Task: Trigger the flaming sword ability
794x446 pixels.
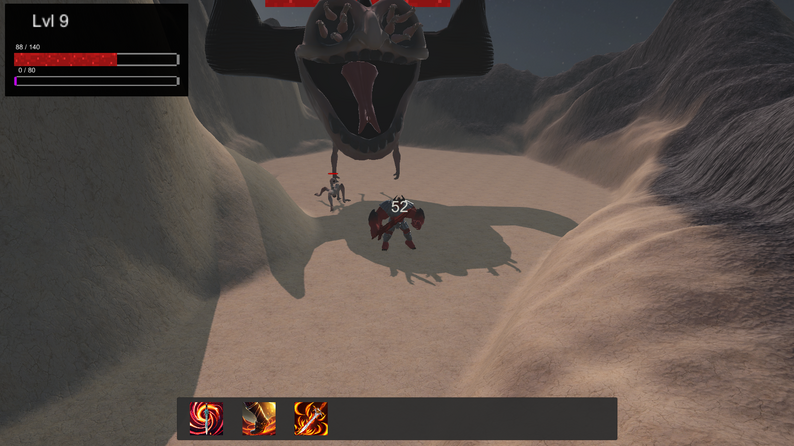Action: click(311, 418)
